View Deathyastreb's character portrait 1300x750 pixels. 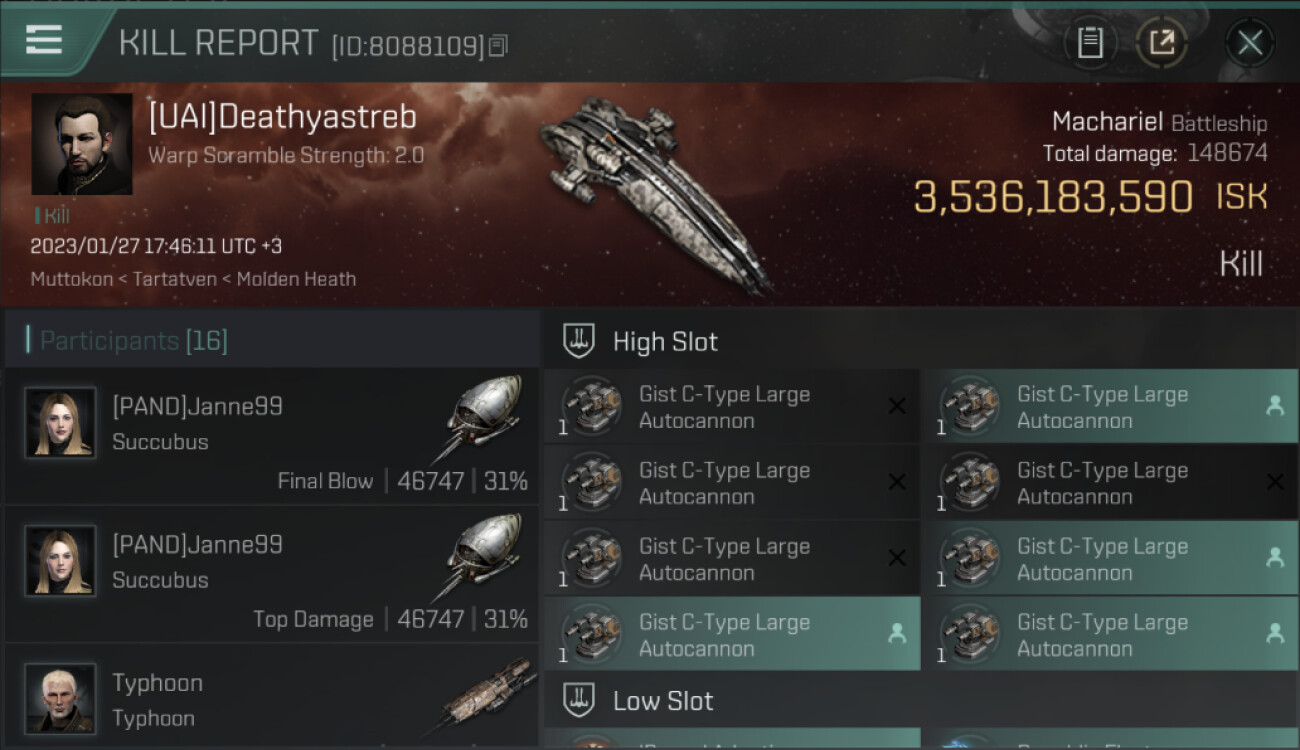click(x=82, y=144)
